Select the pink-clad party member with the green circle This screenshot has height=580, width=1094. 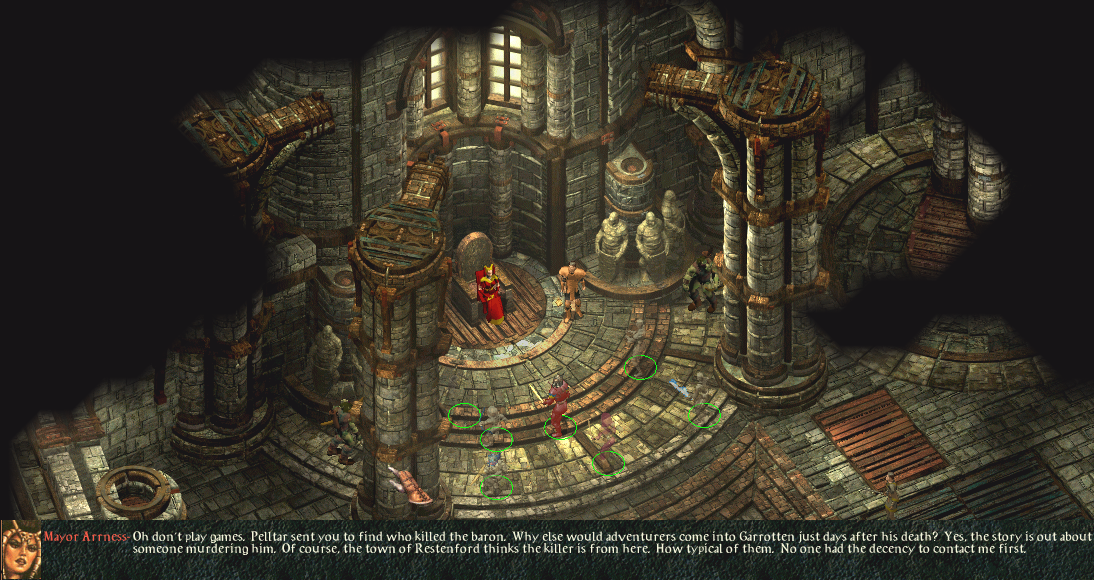606,440
